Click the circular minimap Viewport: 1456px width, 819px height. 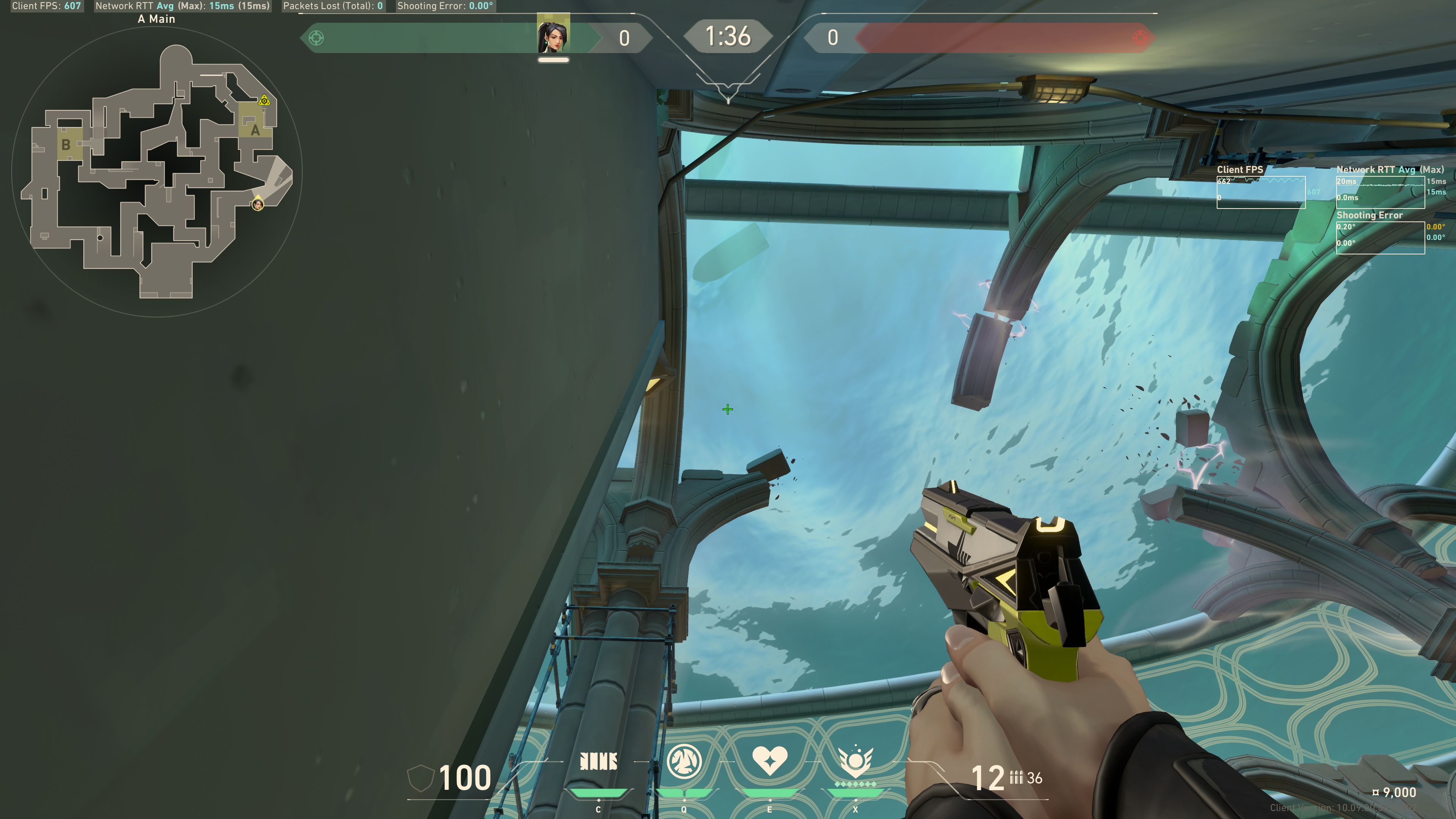[x=157, y=173]
